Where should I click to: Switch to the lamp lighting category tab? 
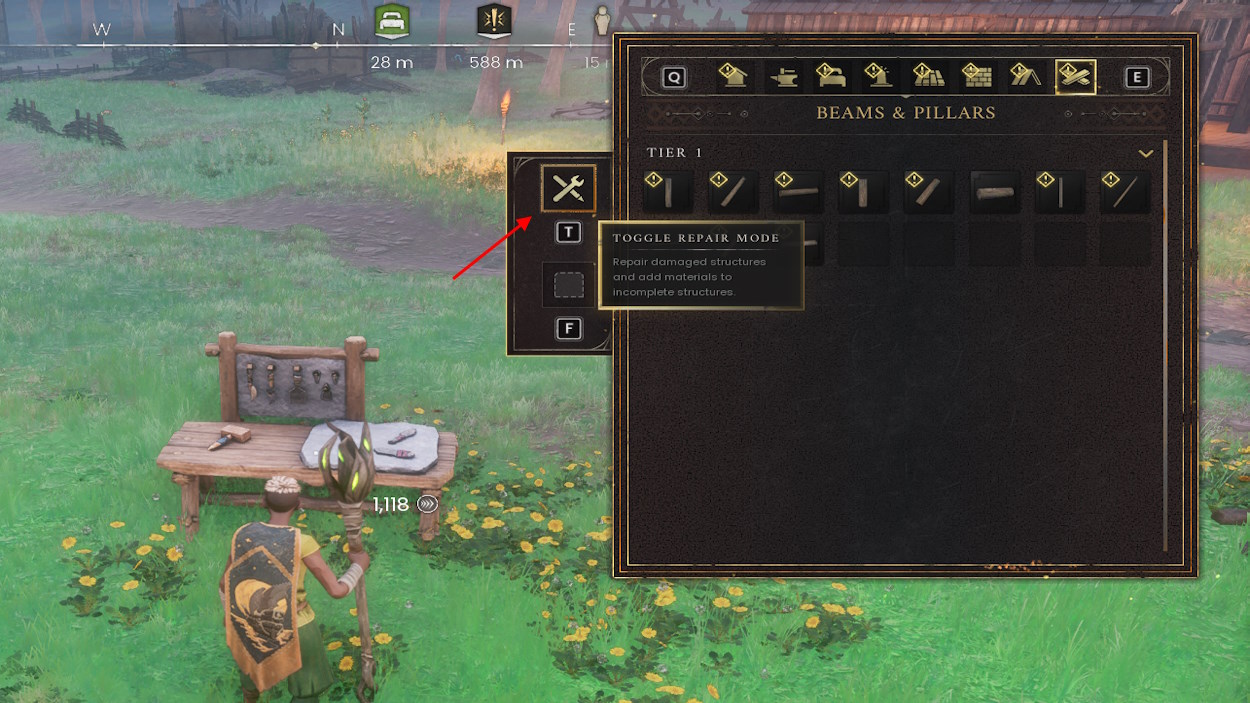(x=880, y=77)
